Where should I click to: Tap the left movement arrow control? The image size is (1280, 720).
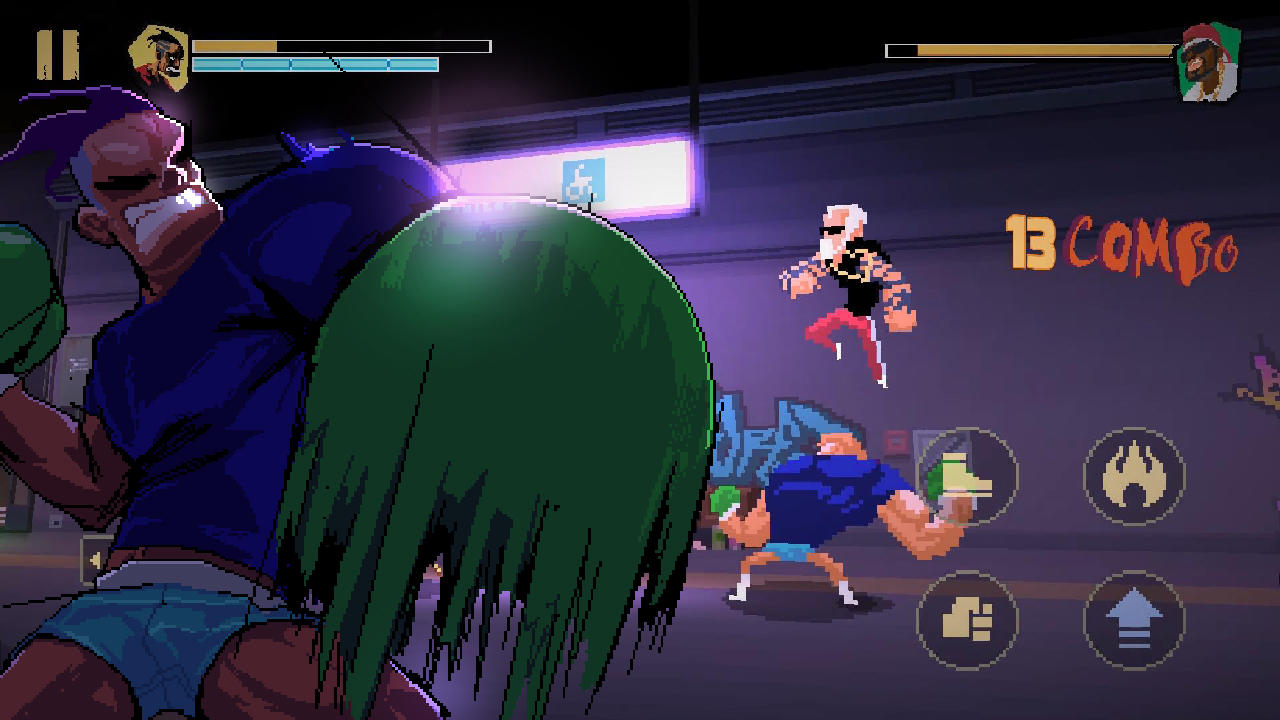click(95, 556)
